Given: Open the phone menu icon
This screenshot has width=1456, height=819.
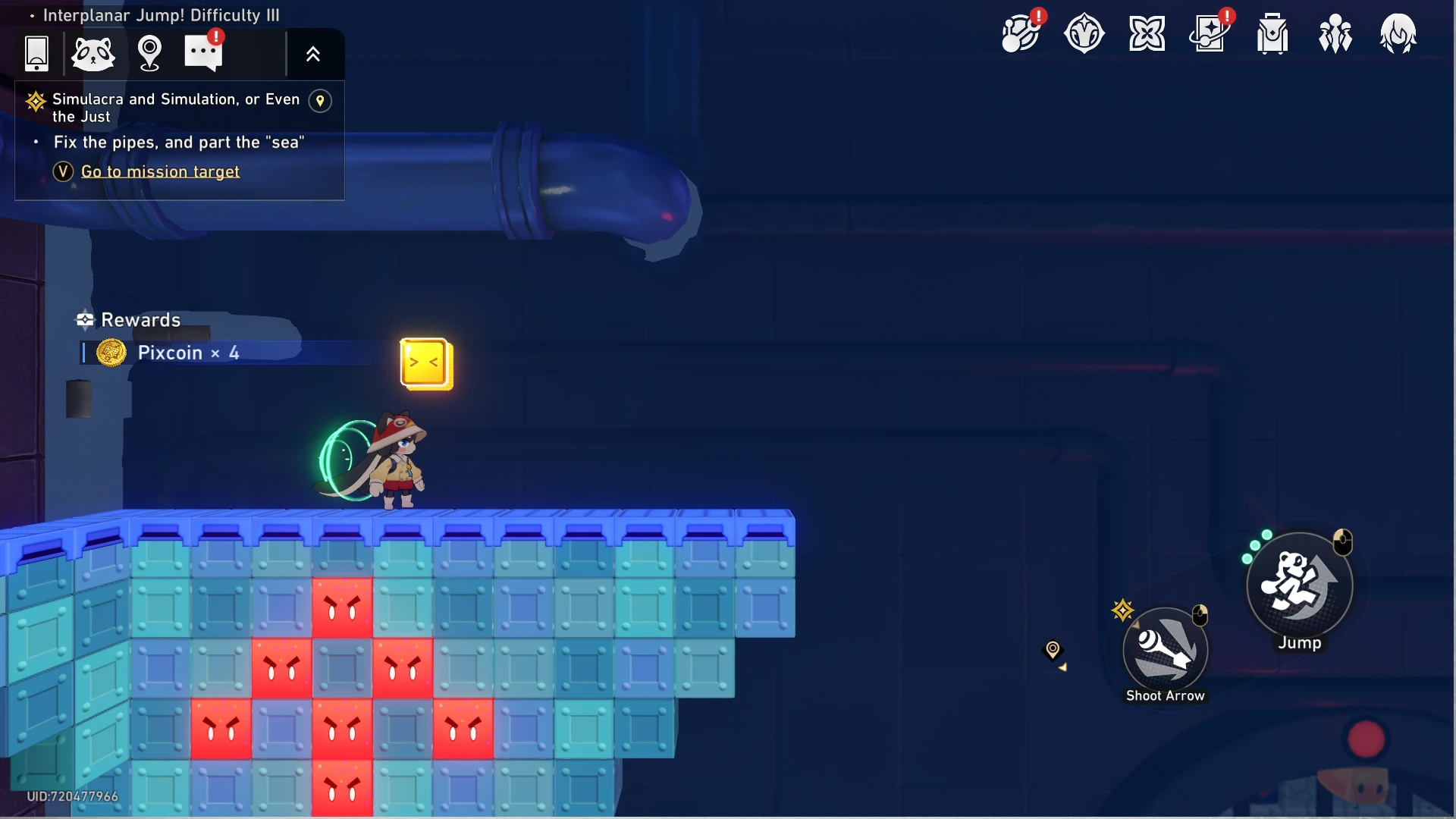Looking at the screenshot, I should (36, 54).
